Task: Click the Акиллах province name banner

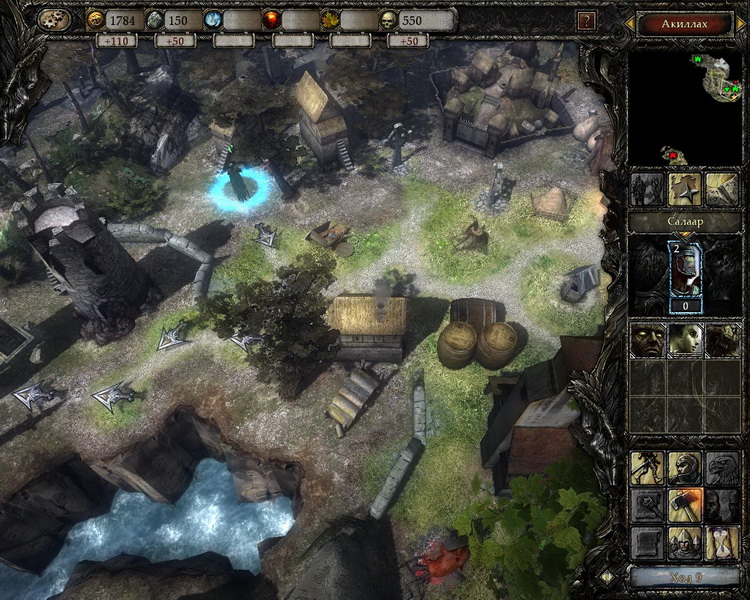Action: pyautogui.click(x=686, y=22)
